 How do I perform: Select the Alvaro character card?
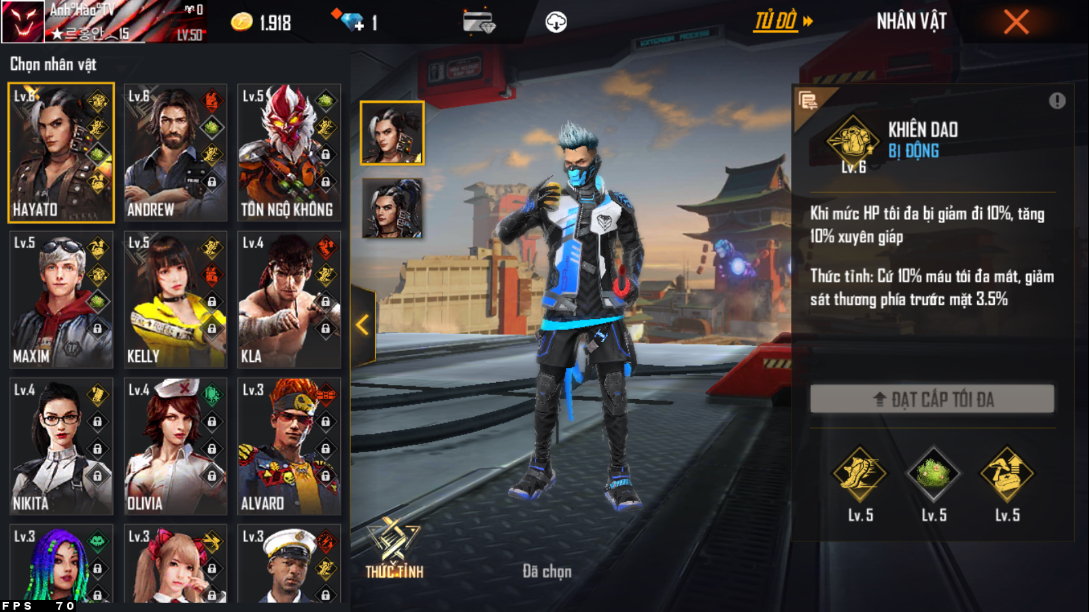pos(289,446)
